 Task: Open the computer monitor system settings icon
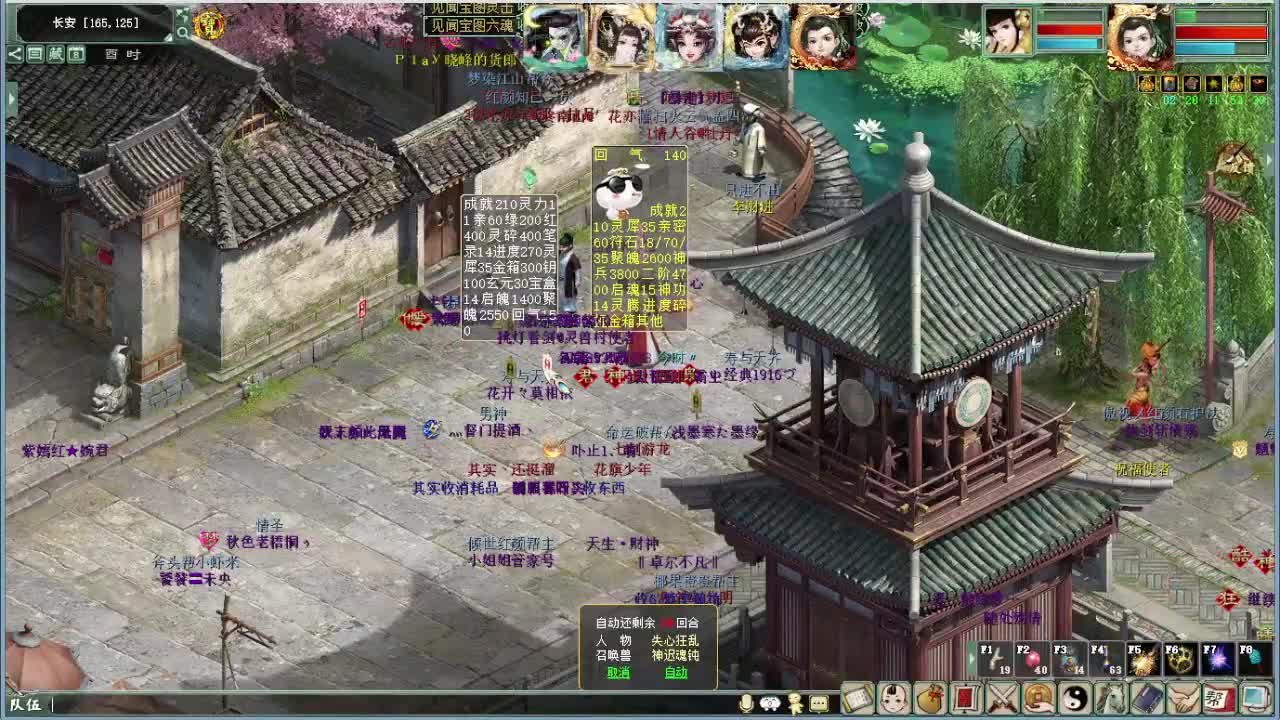[1256, 700]
